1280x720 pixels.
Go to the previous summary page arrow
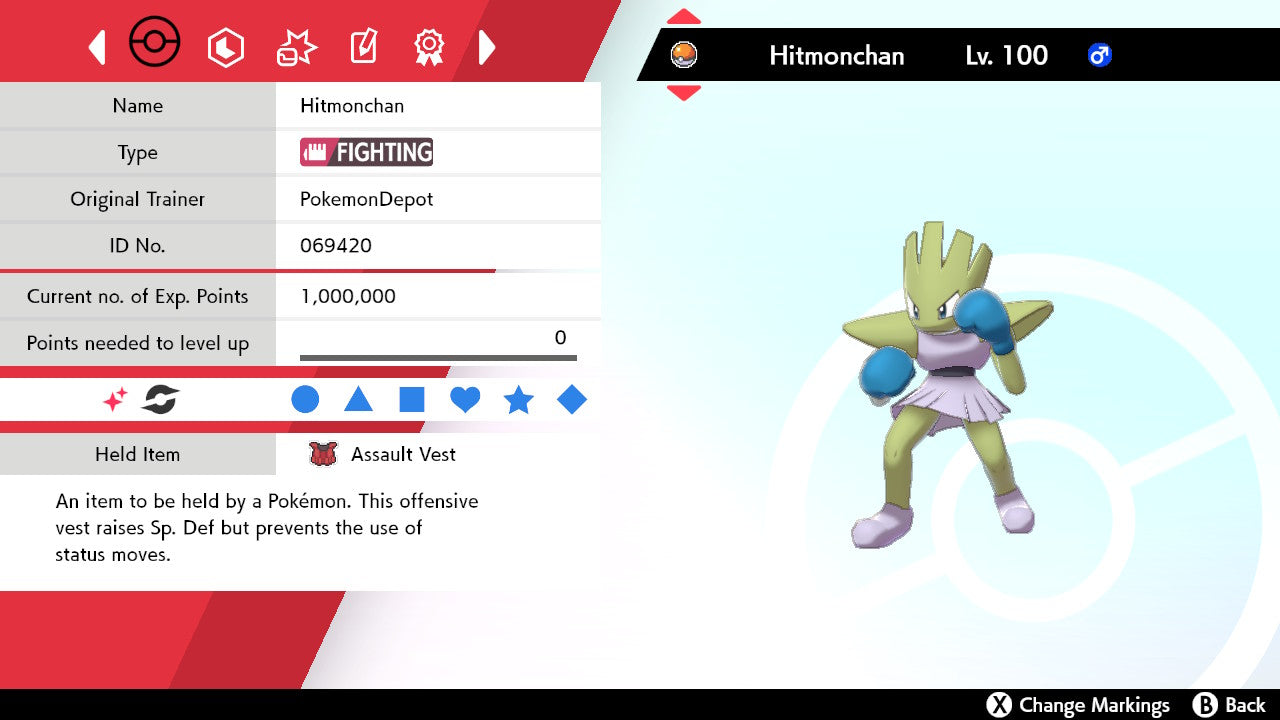click(x=97, y=47)
